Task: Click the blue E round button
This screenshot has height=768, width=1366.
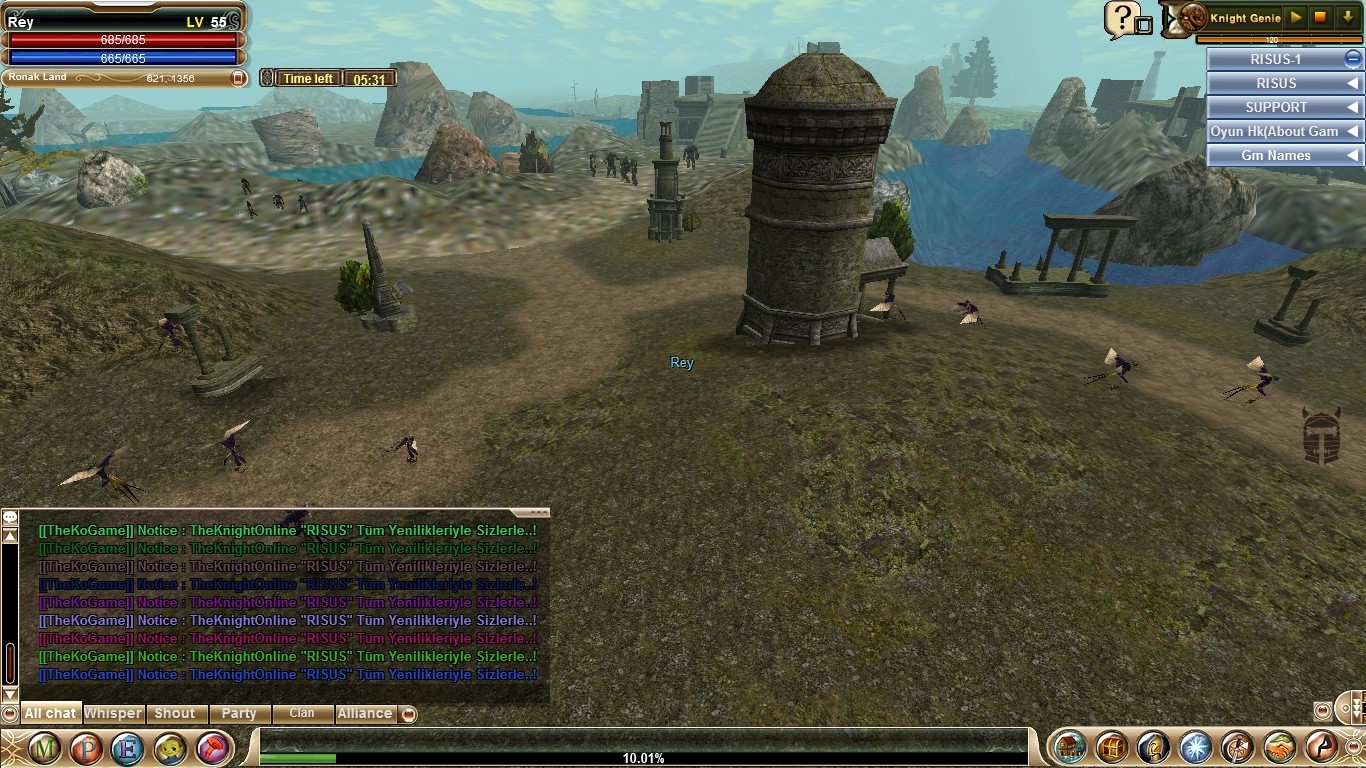Action: coord(127,748)
